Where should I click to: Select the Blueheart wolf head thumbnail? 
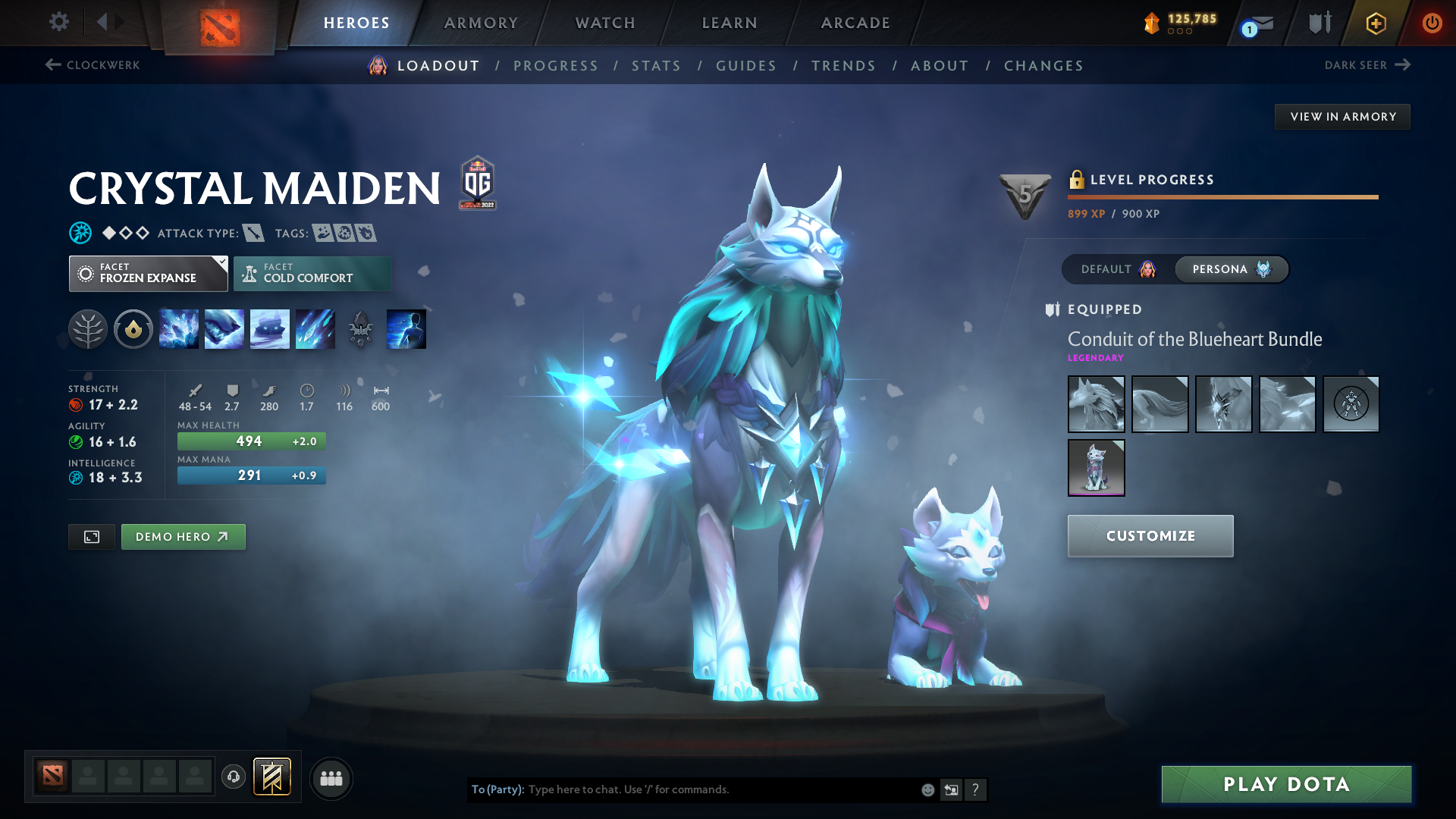(x=1096, y=403)
